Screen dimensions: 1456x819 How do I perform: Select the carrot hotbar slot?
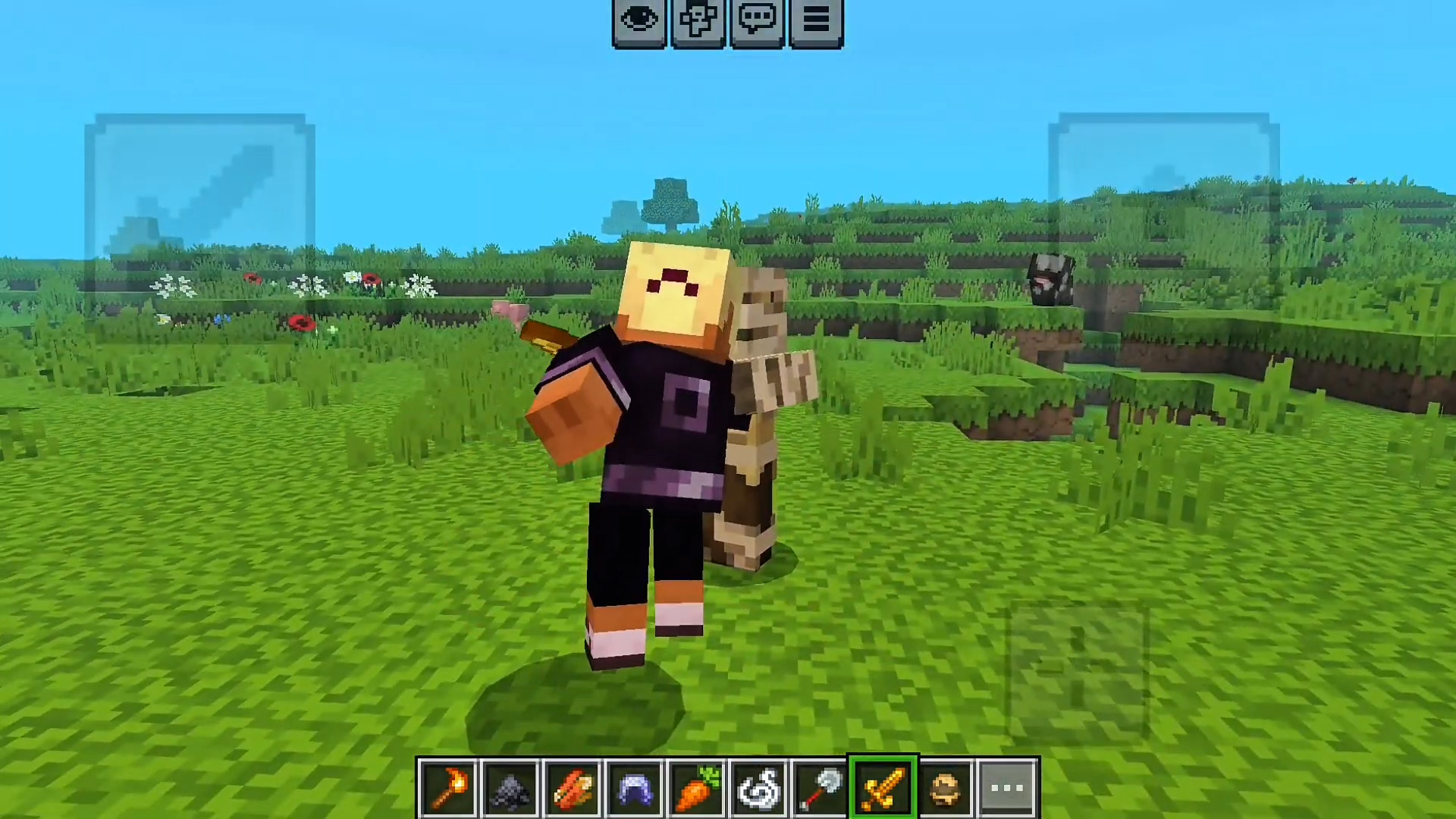click(696, 786)
